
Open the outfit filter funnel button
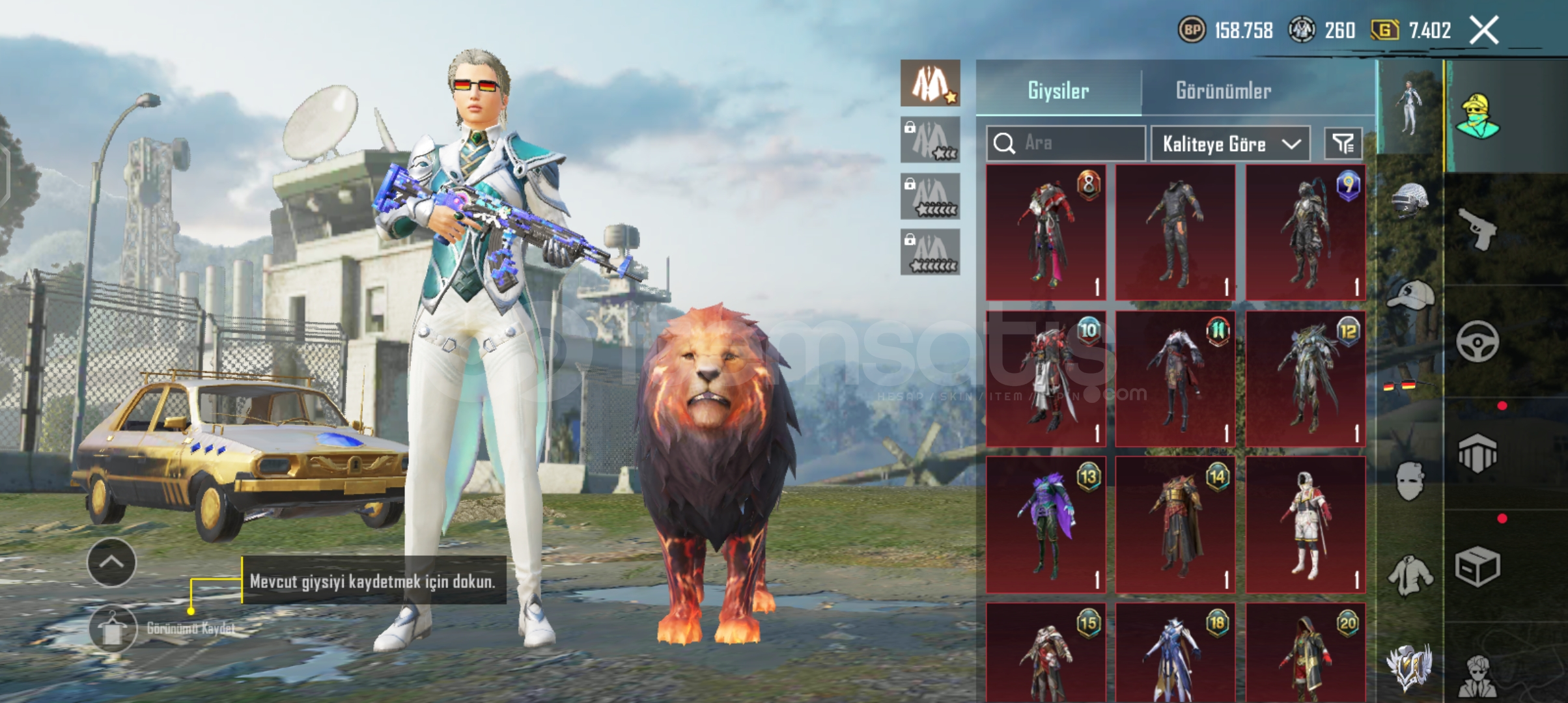point(1343,143)
